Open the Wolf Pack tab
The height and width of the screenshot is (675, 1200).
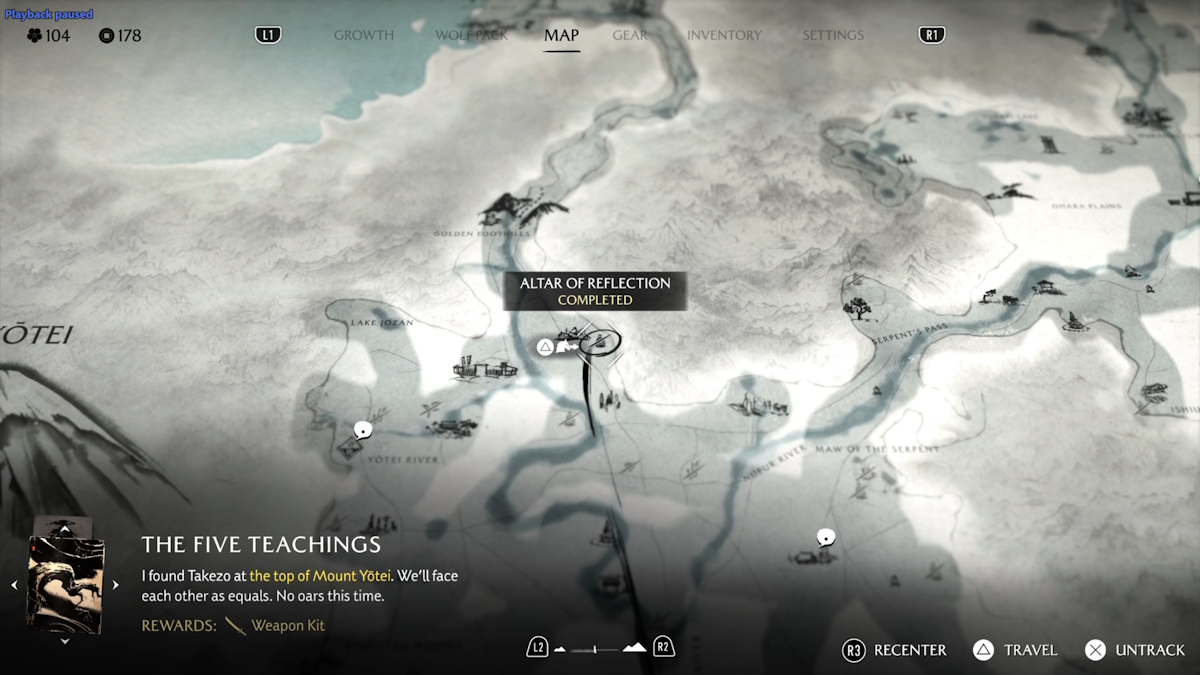click(471, 35)
